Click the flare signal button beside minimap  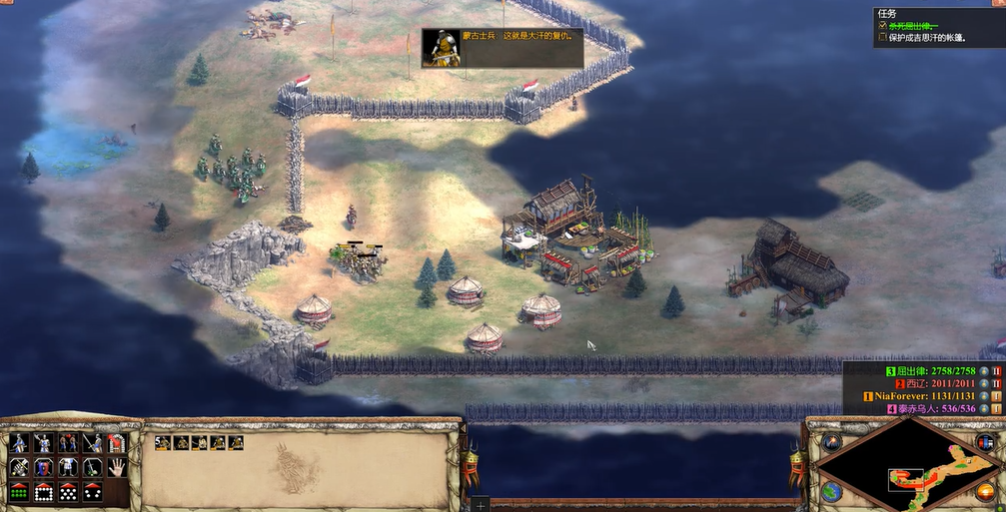click(x=832, y=442)
